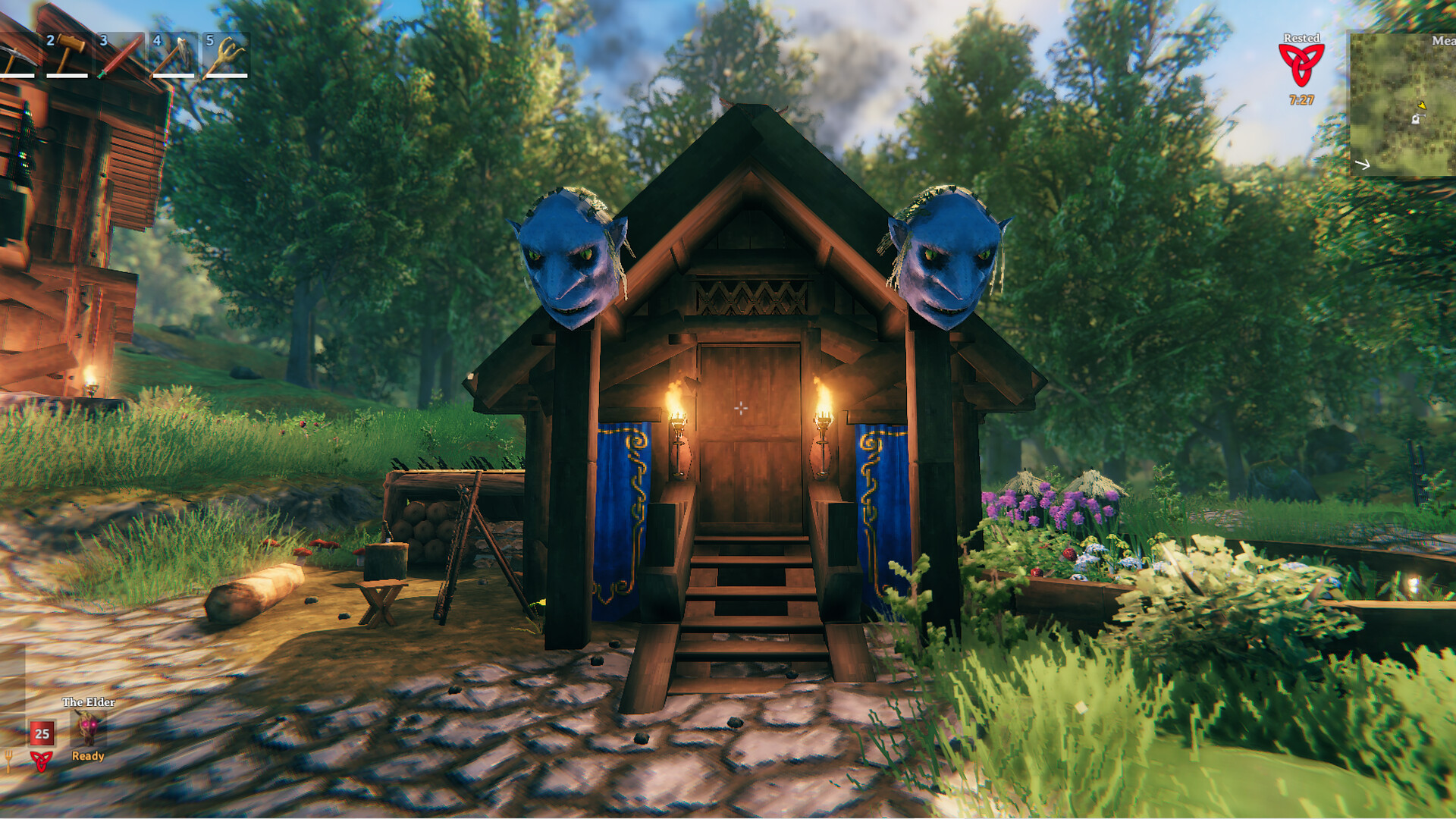Screen dimensions: 1456x819
Task: Click the durability bar under the hammer slot
Action: [x=68, y=76]
